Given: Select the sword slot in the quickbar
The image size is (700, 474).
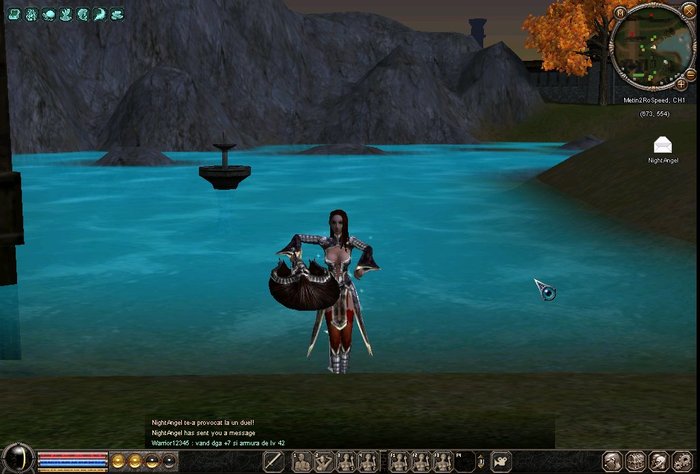Looking at the screenshot, I should [274, 461].
